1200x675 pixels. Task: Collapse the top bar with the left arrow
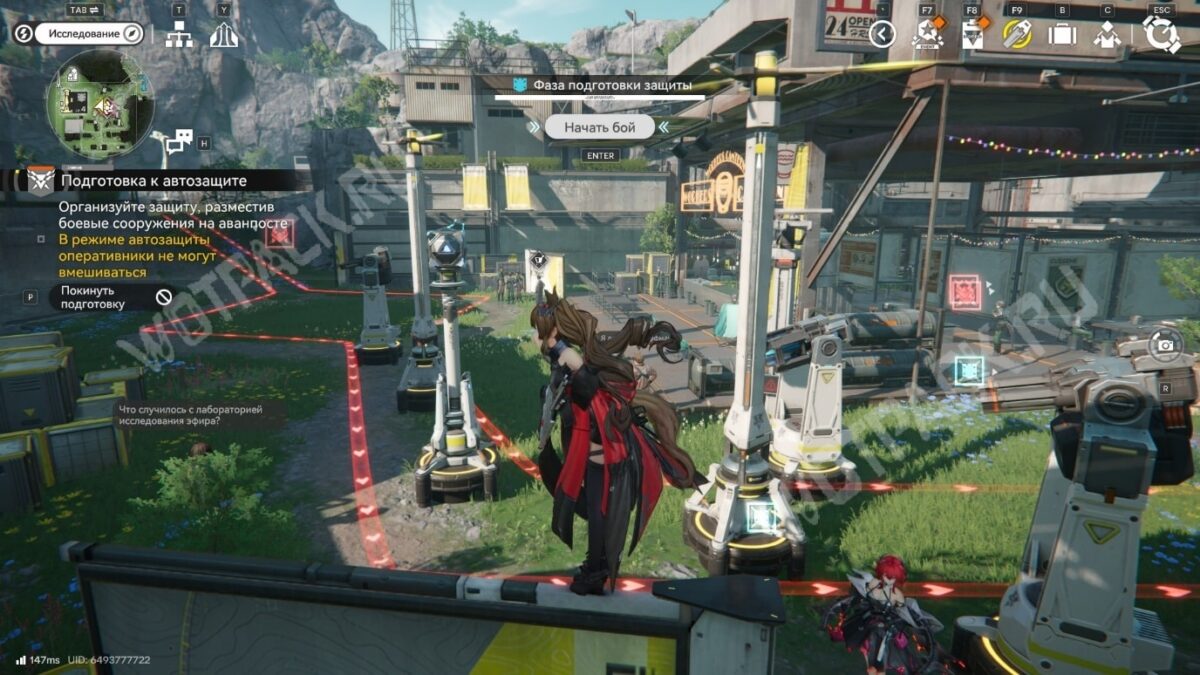[x=882, y=35]
